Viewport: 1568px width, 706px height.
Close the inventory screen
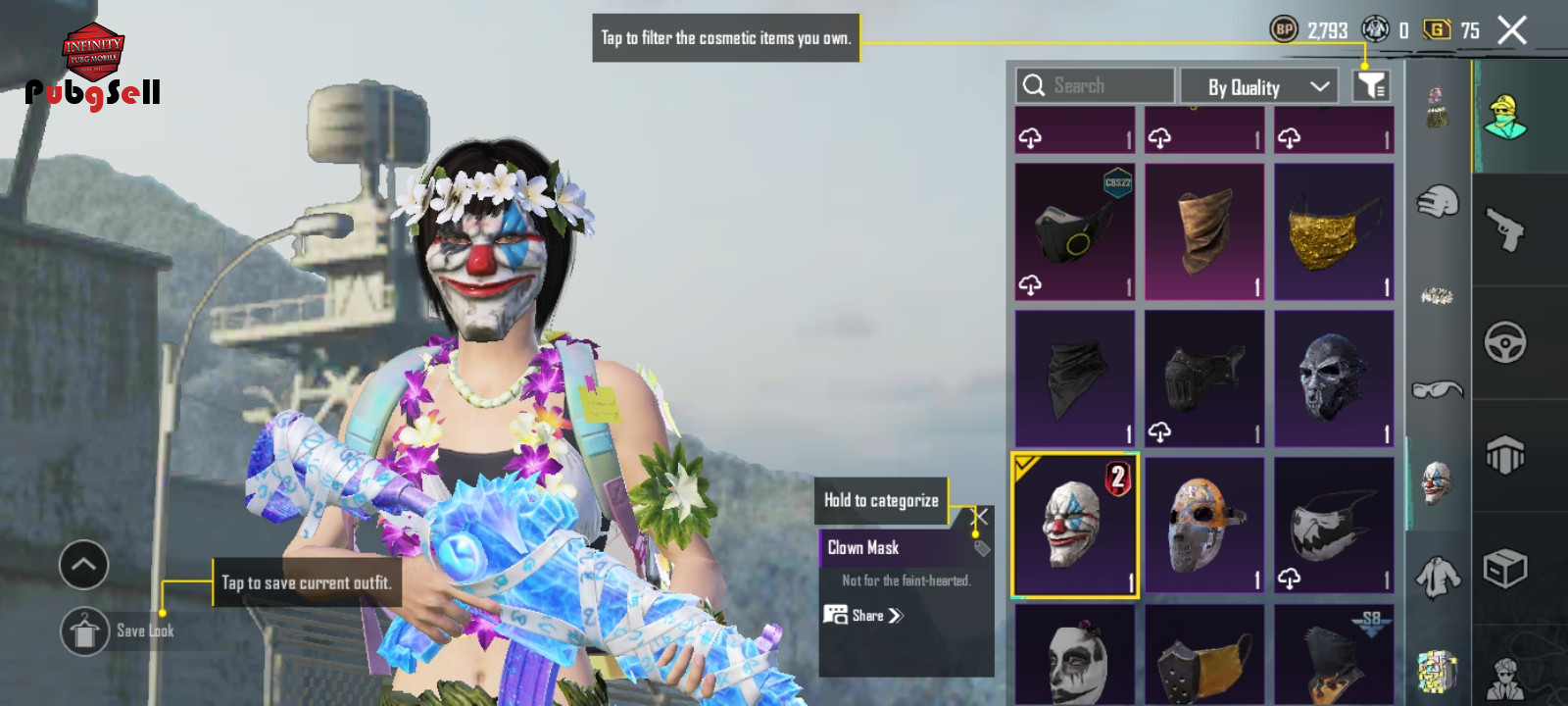point(1512,30)
